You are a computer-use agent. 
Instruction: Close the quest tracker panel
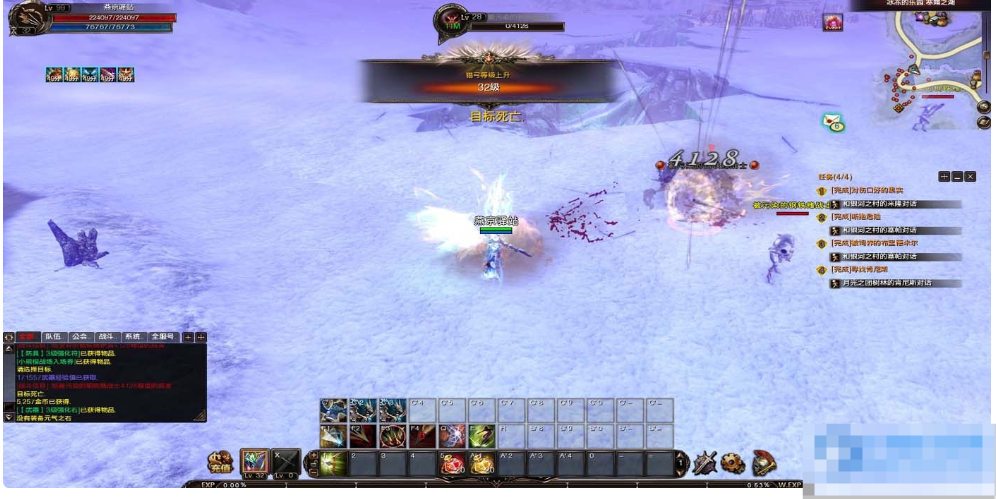click(970, 176)
